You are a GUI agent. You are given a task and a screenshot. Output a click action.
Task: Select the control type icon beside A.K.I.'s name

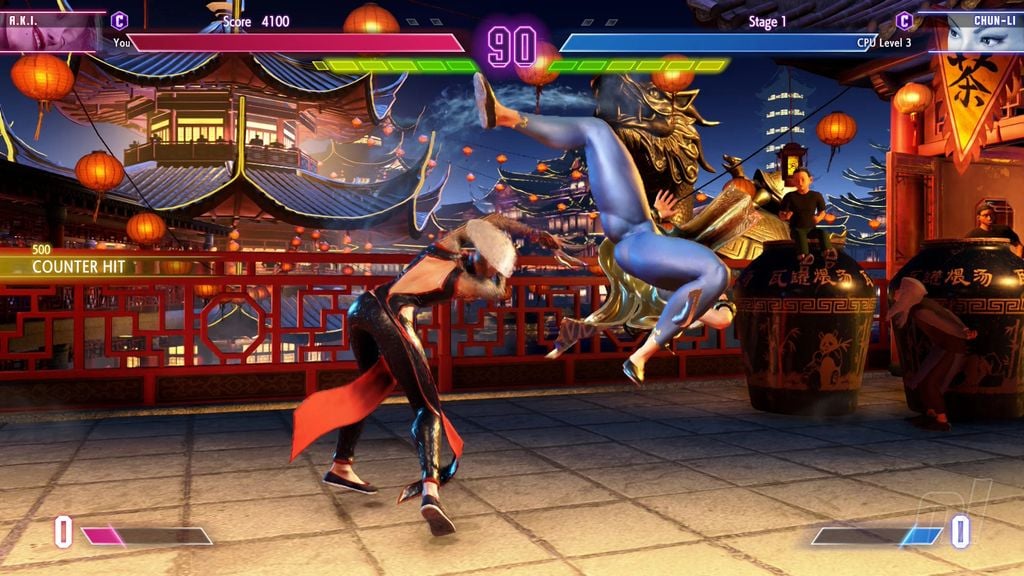(119, 20)
